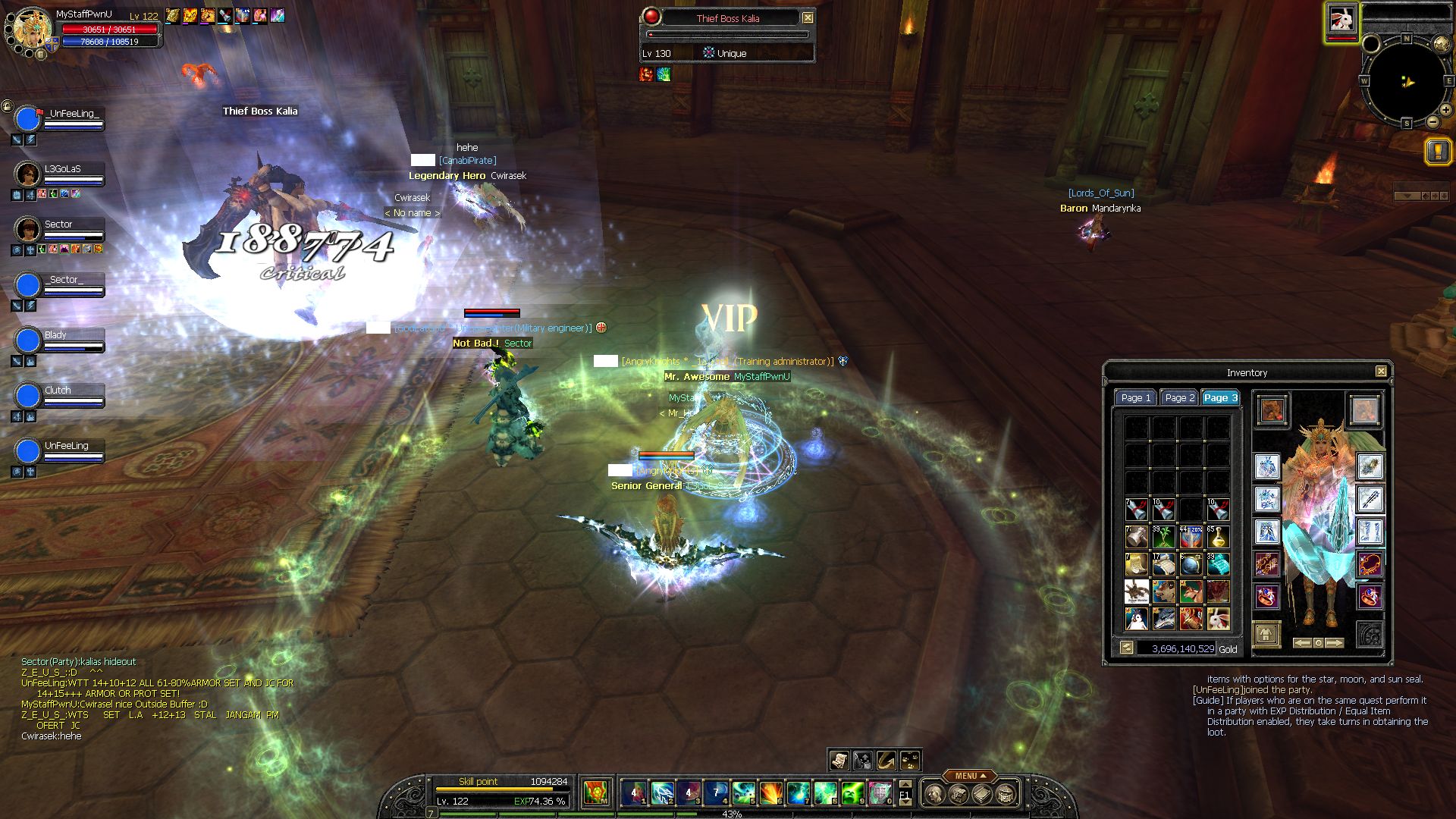Viewport: 1456px width, 819px height.
Task: Zoom in the minimap with plus button
Action: [x=1446, y=110]
